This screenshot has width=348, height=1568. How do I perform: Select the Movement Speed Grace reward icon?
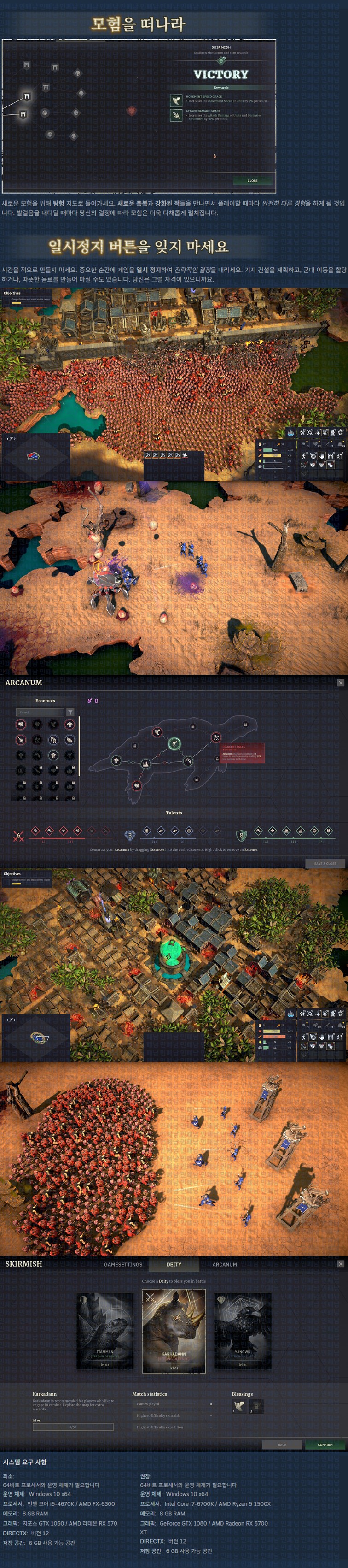tap(176, 100)
